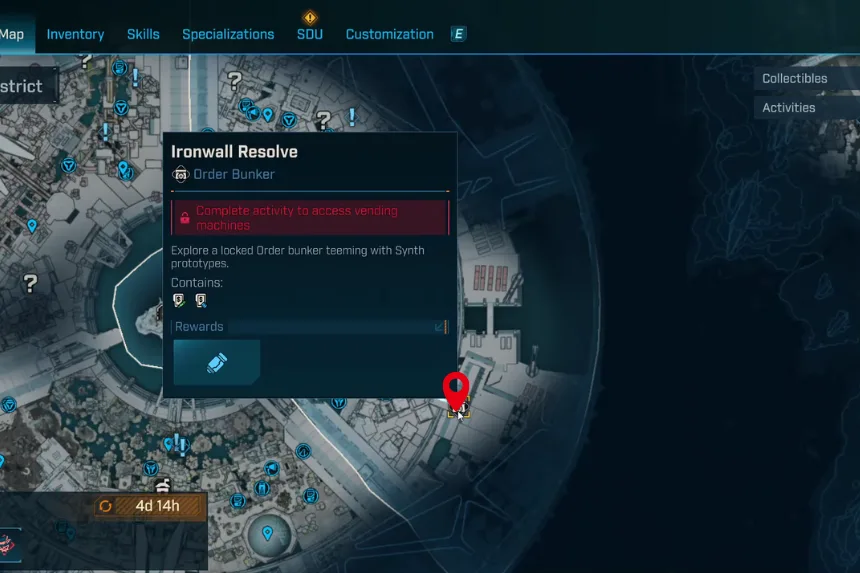Click the red location pin marker
Screen dimensions: 860x573
pos(456,391)
